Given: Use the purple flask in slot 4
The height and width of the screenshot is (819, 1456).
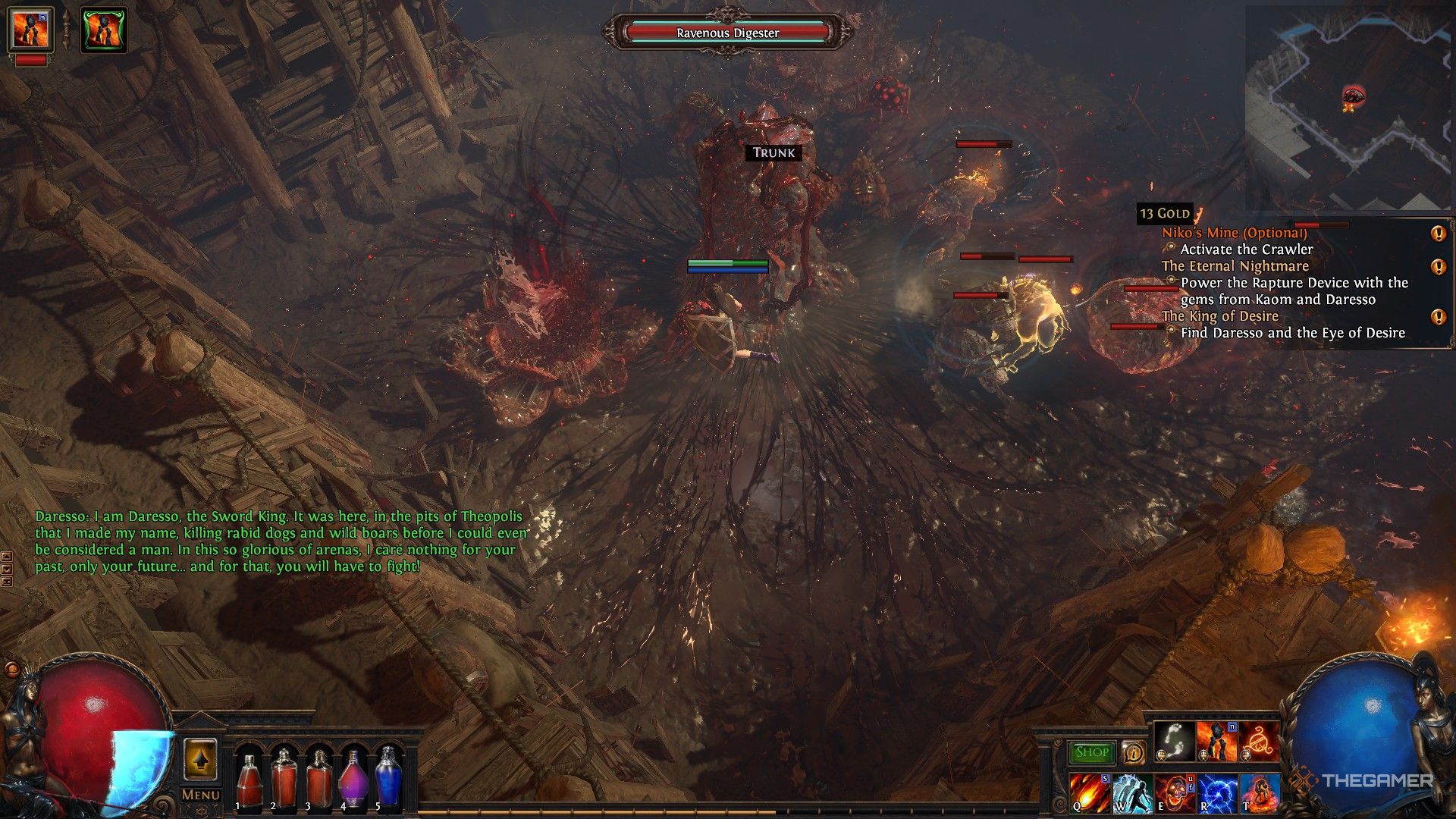Looking at the screenshot, I should tap(353, 779).
